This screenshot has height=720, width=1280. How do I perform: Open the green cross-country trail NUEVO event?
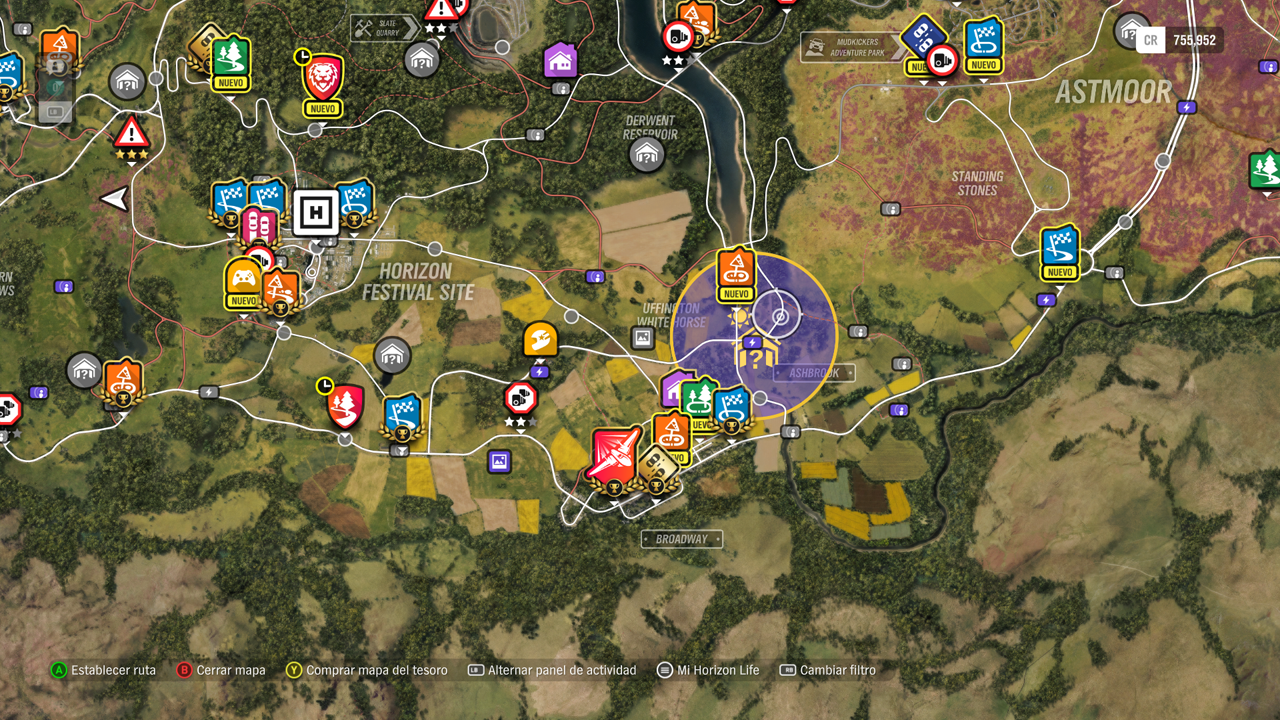point(699,400)
